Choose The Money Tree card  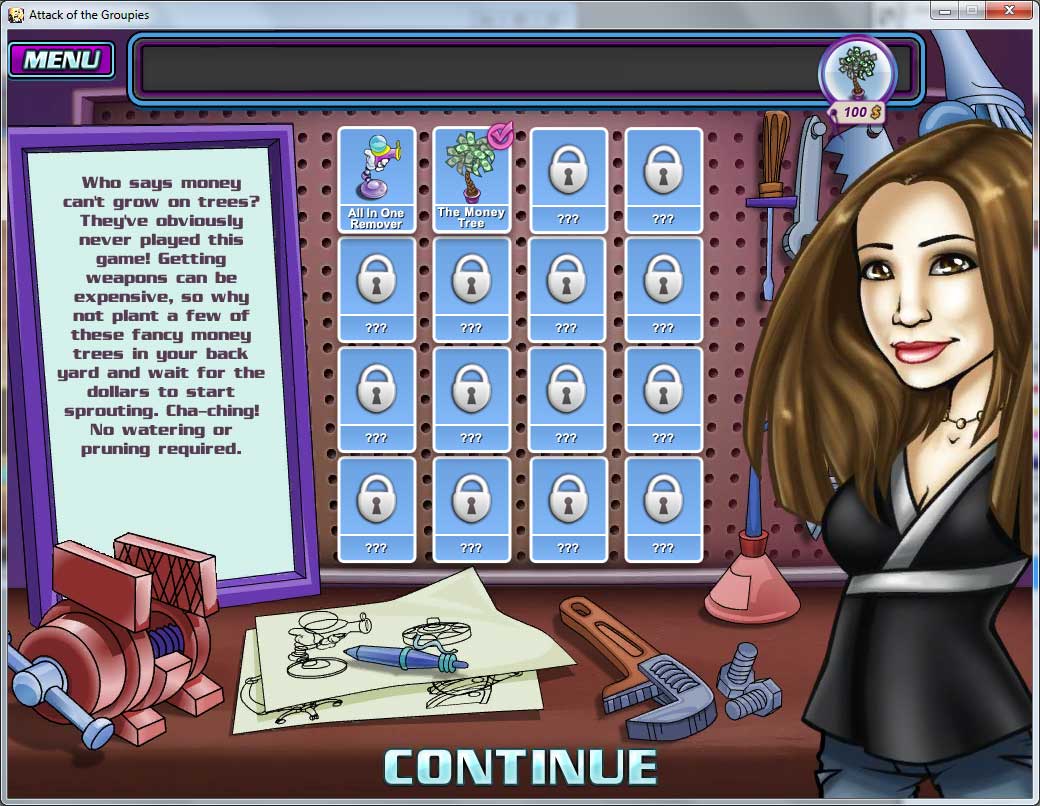(x=471, y=180)
